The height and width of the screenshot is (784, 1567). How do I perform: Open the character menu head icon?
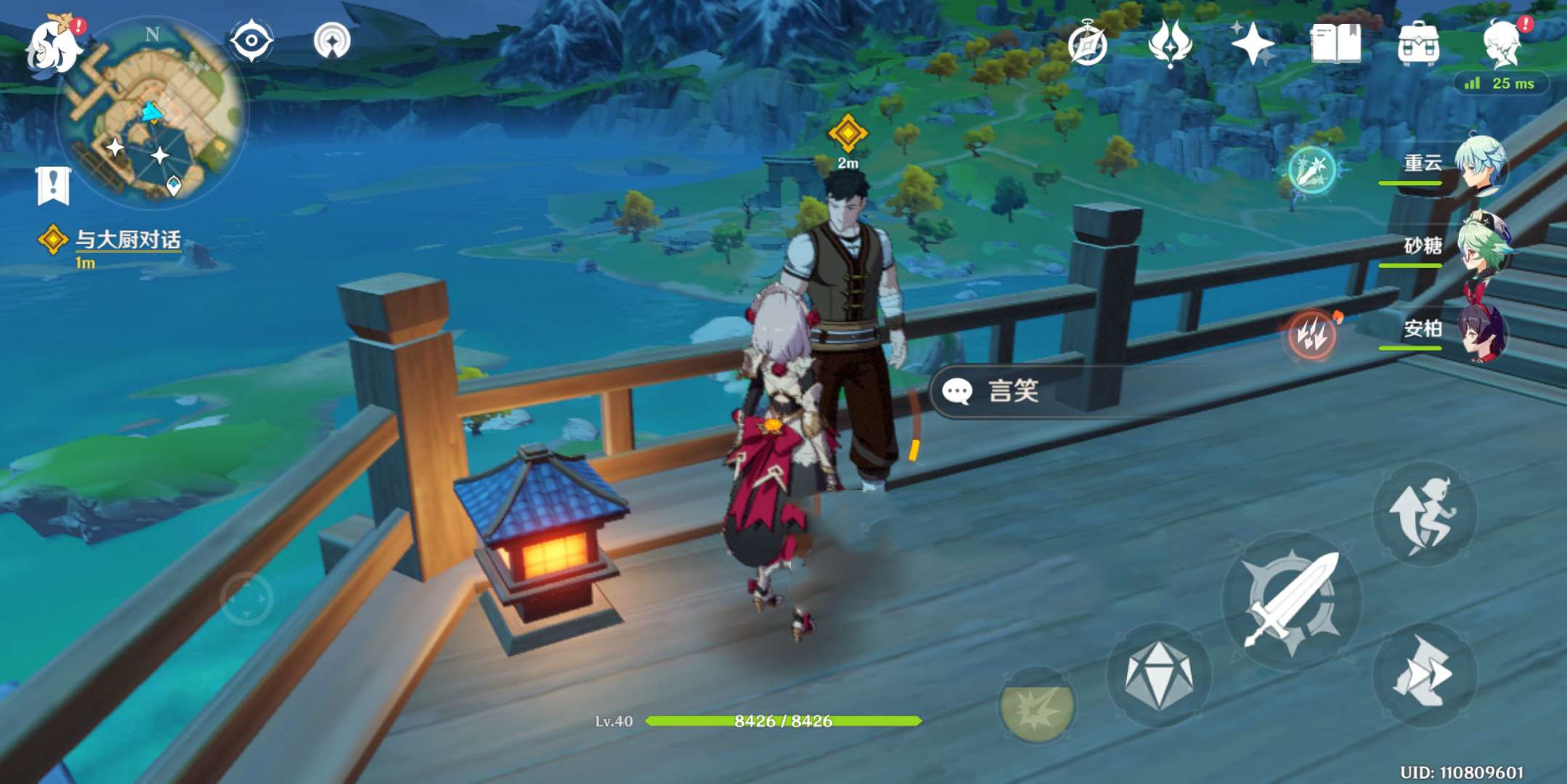click(1502, 44)
